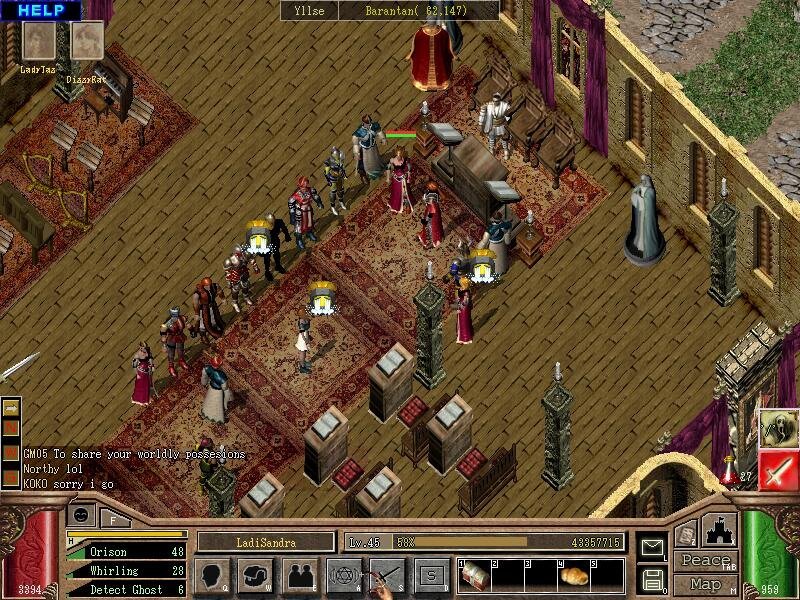Select the Detect Ghost skill row
The width and height of the screenshot is (800, 600).
click(125, 590)
